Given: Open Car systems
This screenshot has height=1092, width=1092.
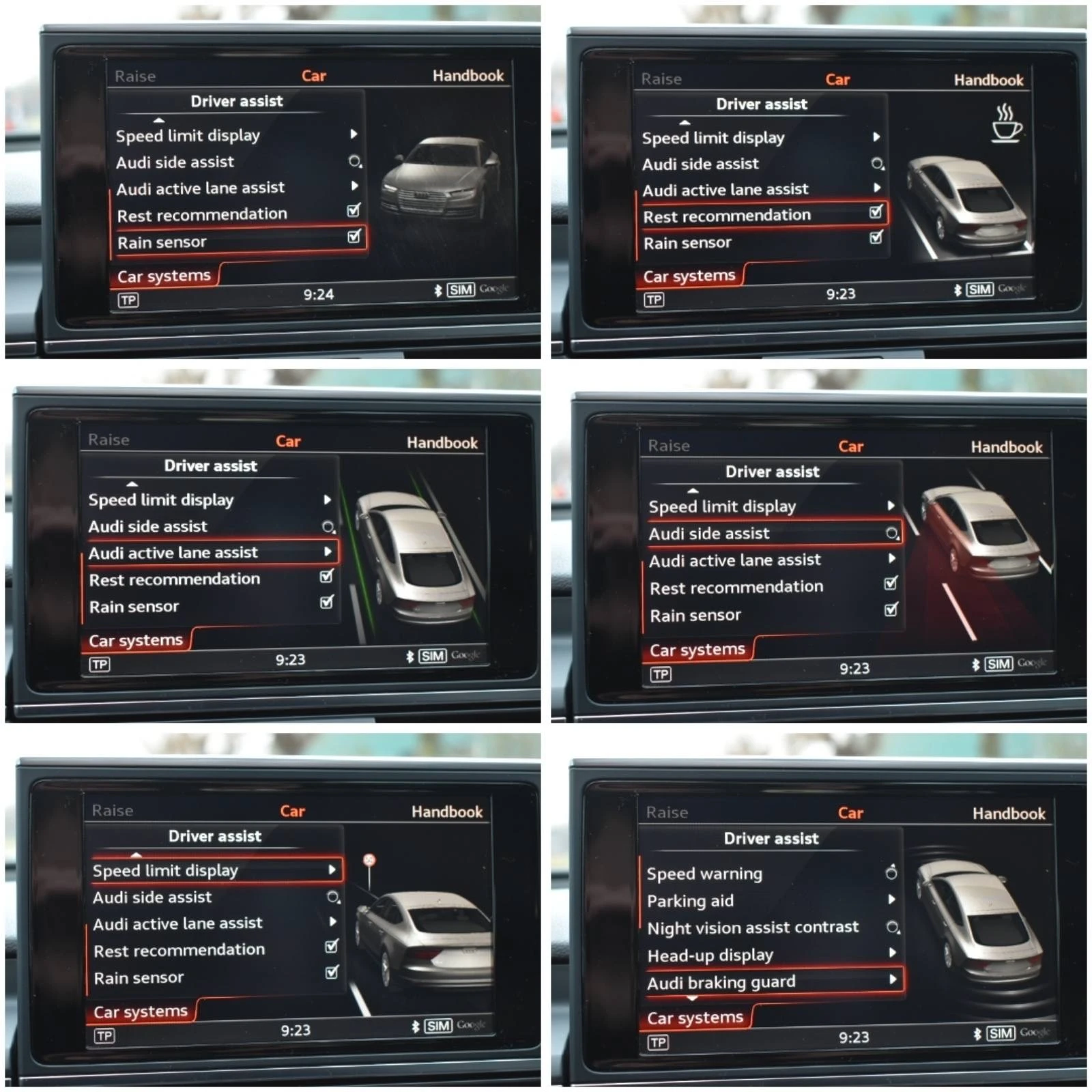Looking at the screenshot, I should (164, 275).
